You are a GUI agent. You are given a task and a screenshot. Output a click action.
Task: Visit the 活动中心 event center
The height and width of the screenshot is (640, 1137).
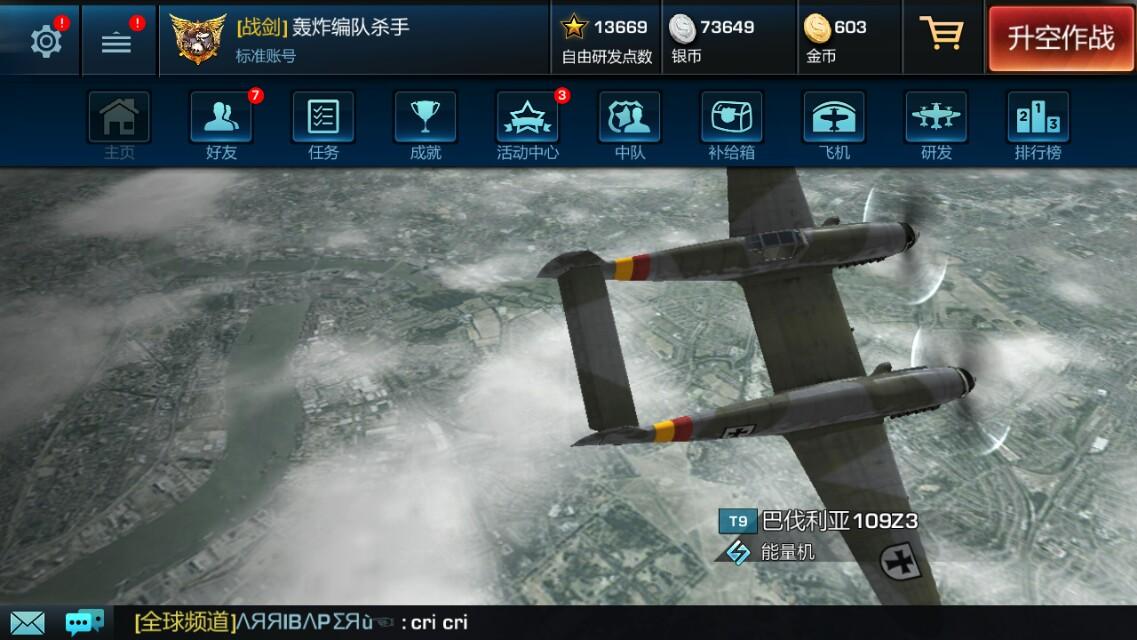[527, 125]
